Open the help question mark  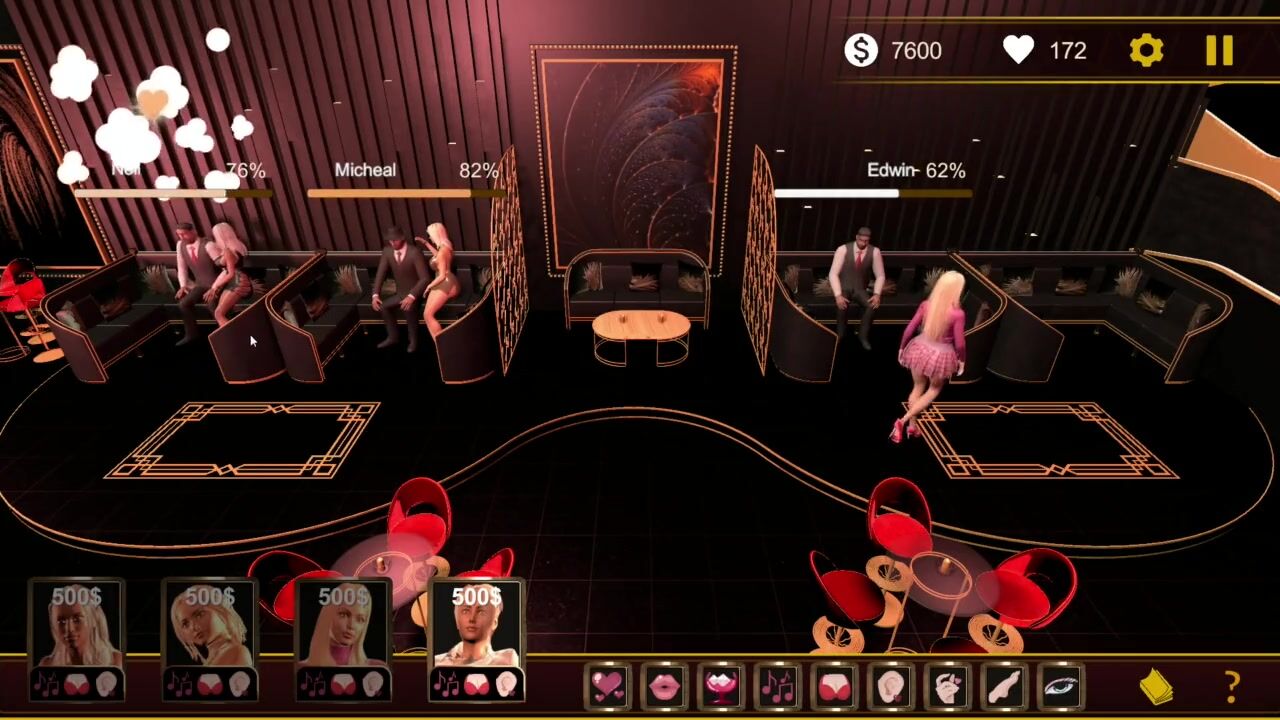[x=1232, y=687]
